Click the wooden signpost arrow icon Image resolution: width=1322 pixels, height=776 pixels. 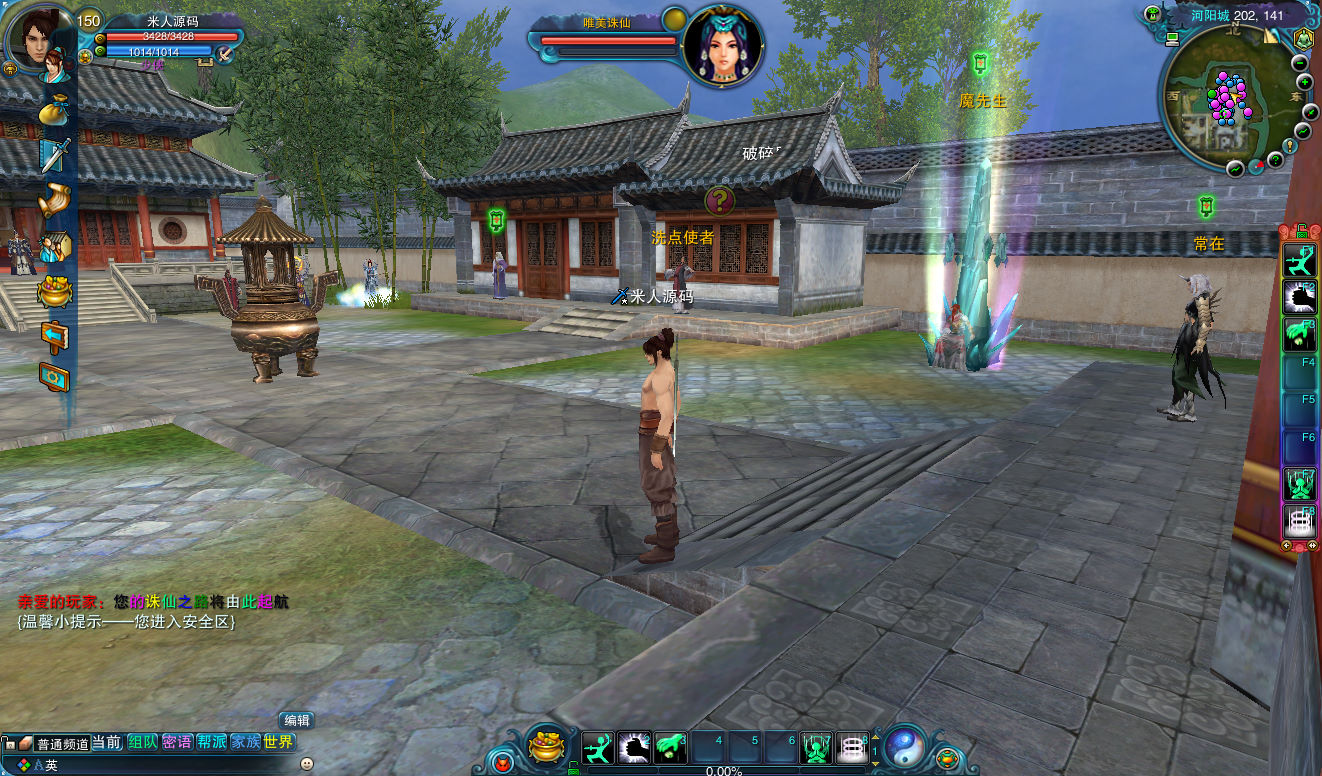point(54,334)
